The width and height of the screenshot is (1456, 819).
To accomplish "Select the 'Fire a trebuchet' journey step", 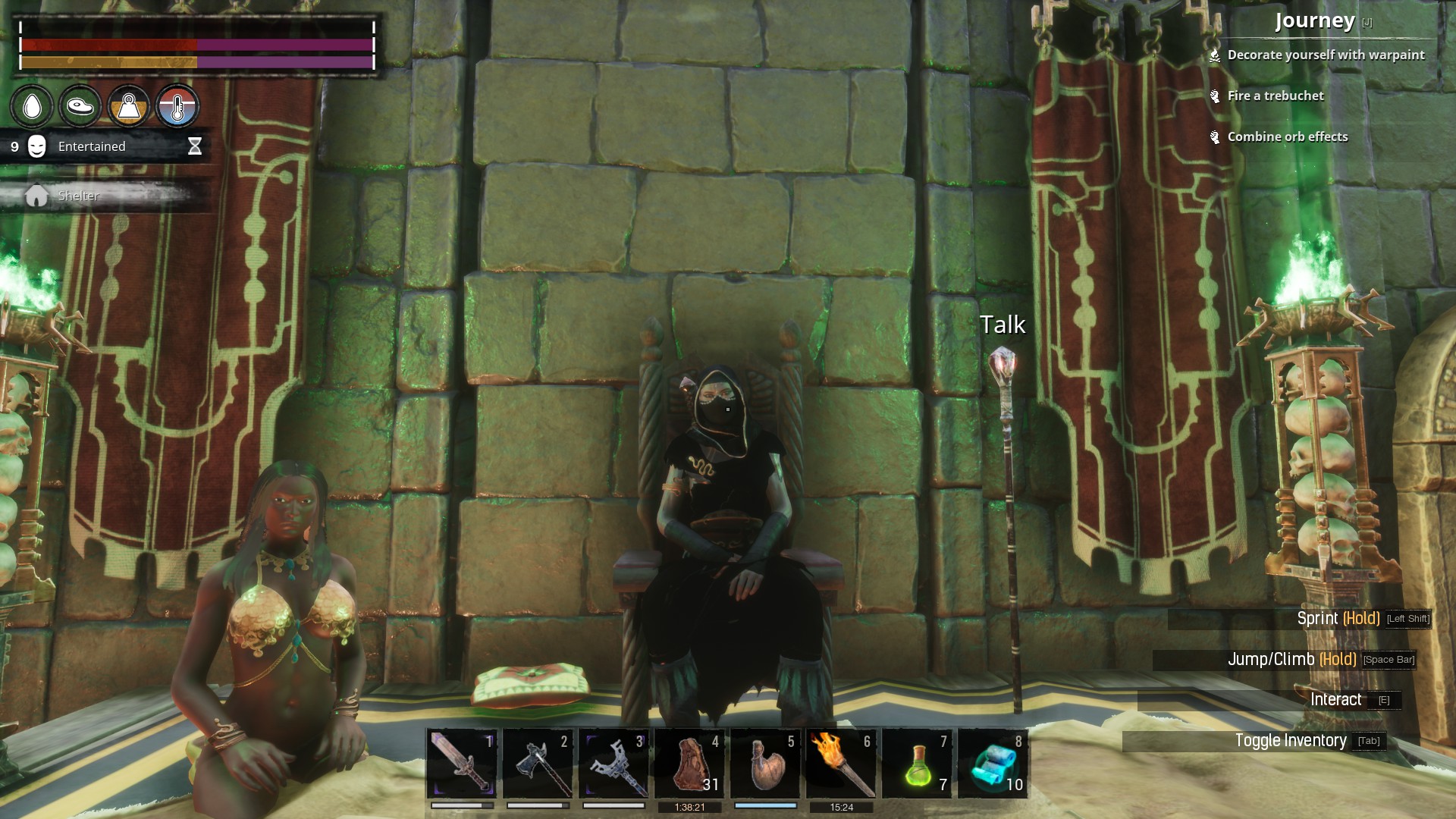I will pos(1276,96).
